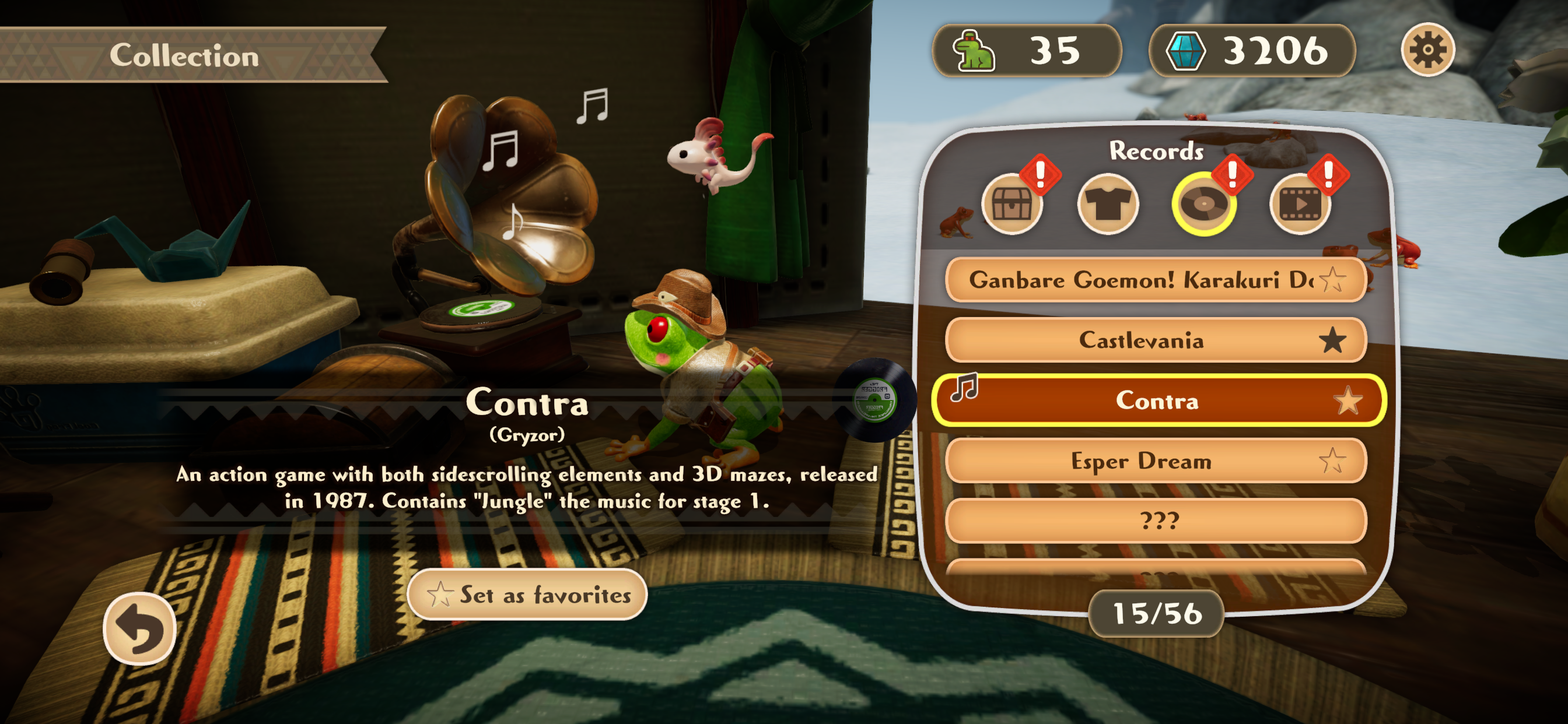1568x724 pixels.
Task: Toggle the favorite star on Esper Dream
Action: coord(1332,461)
